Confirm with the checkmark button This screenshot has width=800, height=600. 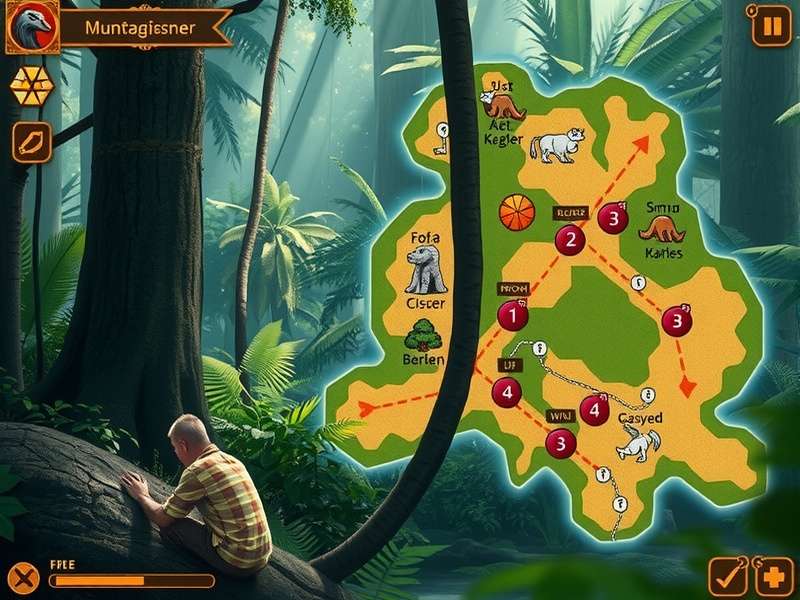727,577
